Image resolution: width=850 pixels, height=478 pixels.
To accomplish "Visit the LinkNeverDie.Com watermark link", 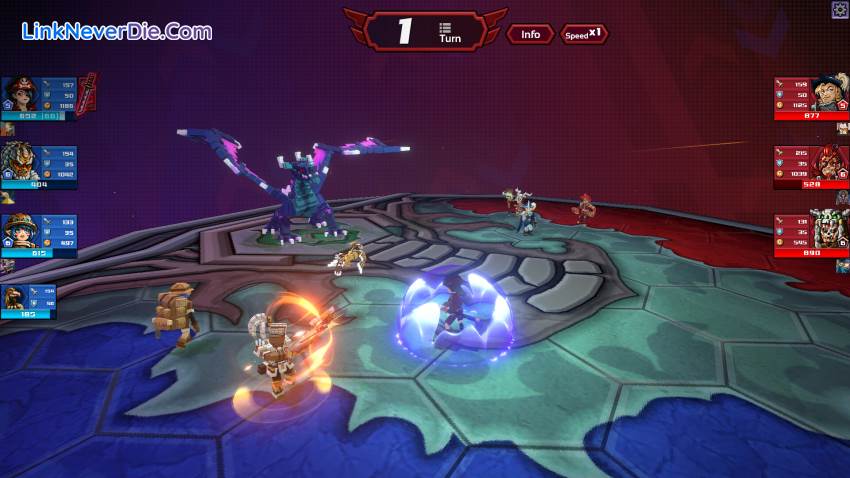I will (116, 31).
